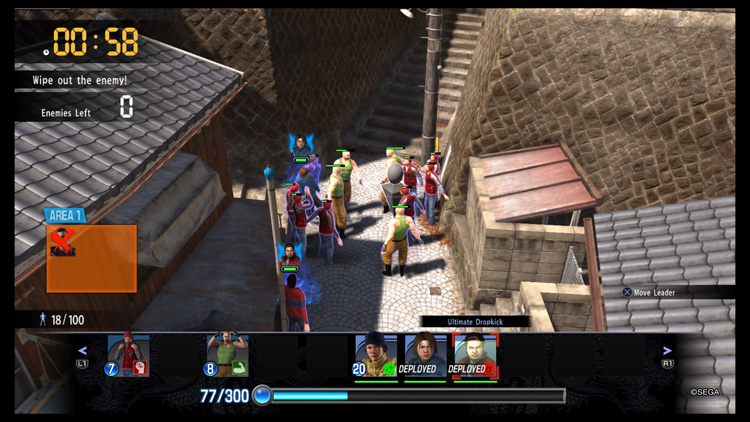Click the crossed-out enemy icon in Area 1
Screen dimensions: 750x422
pos(63,243)
